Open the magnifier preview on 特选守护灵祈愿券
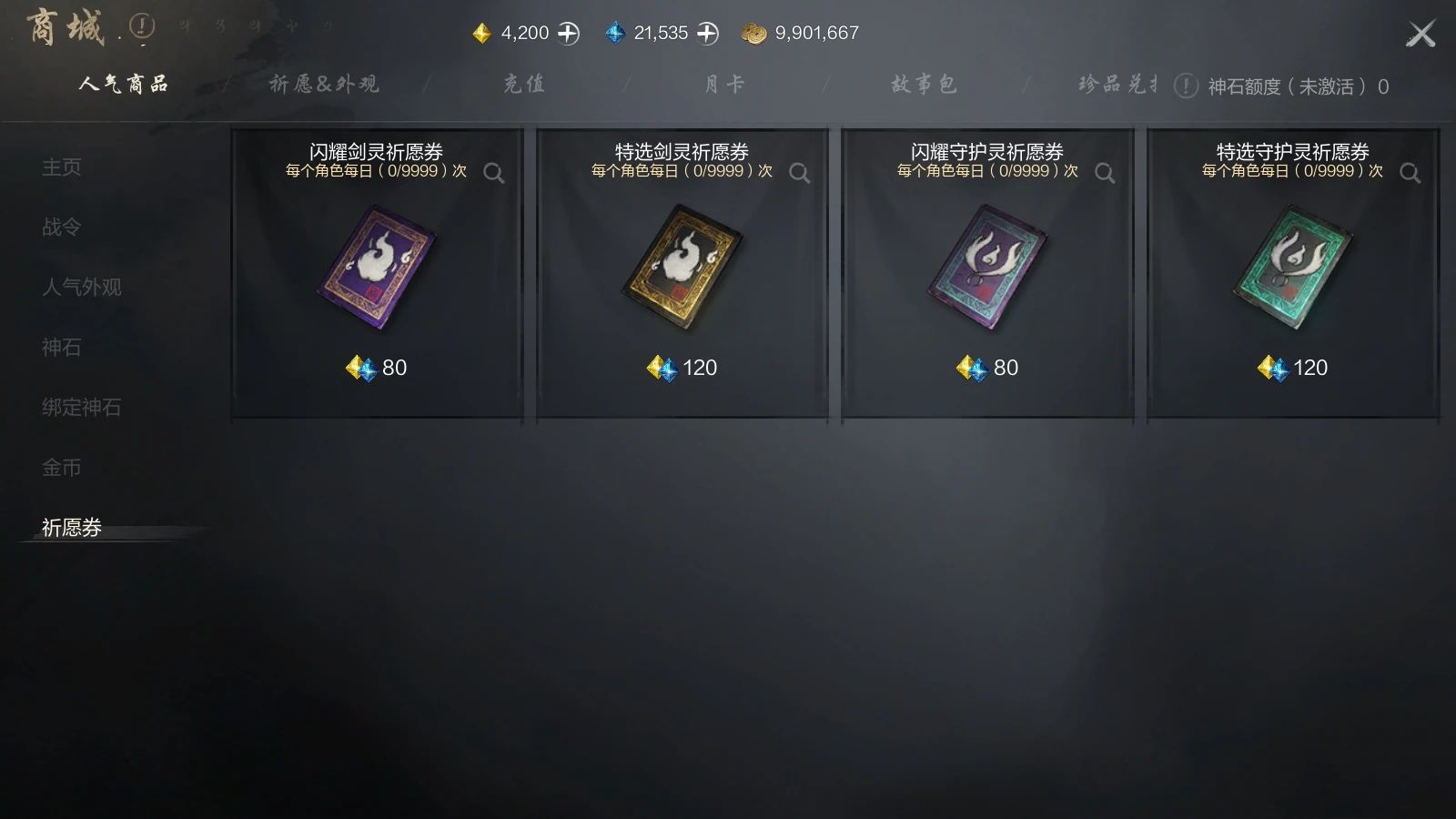 point(1410,171)
